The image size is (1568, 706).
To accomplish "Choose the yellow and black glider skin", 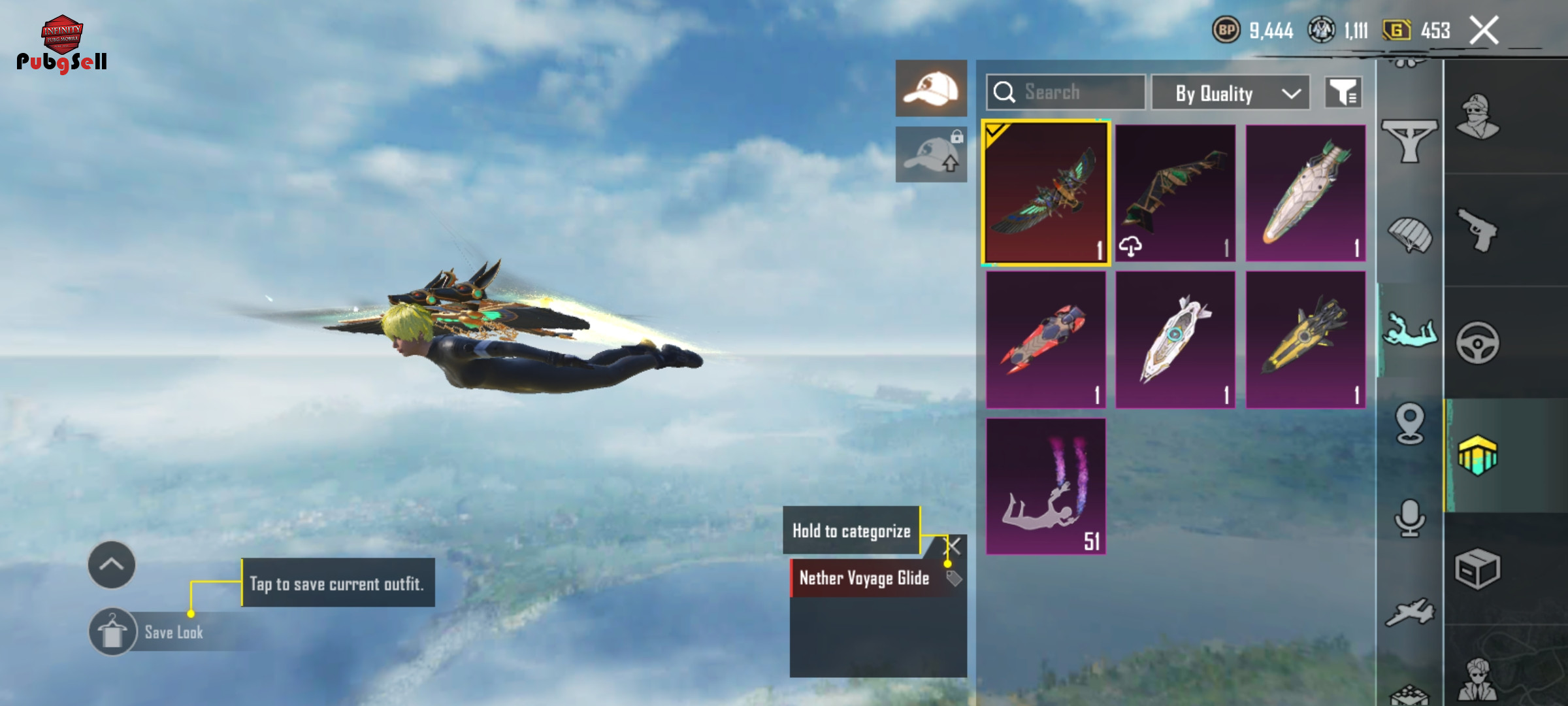I will [x=1305, y=339].
